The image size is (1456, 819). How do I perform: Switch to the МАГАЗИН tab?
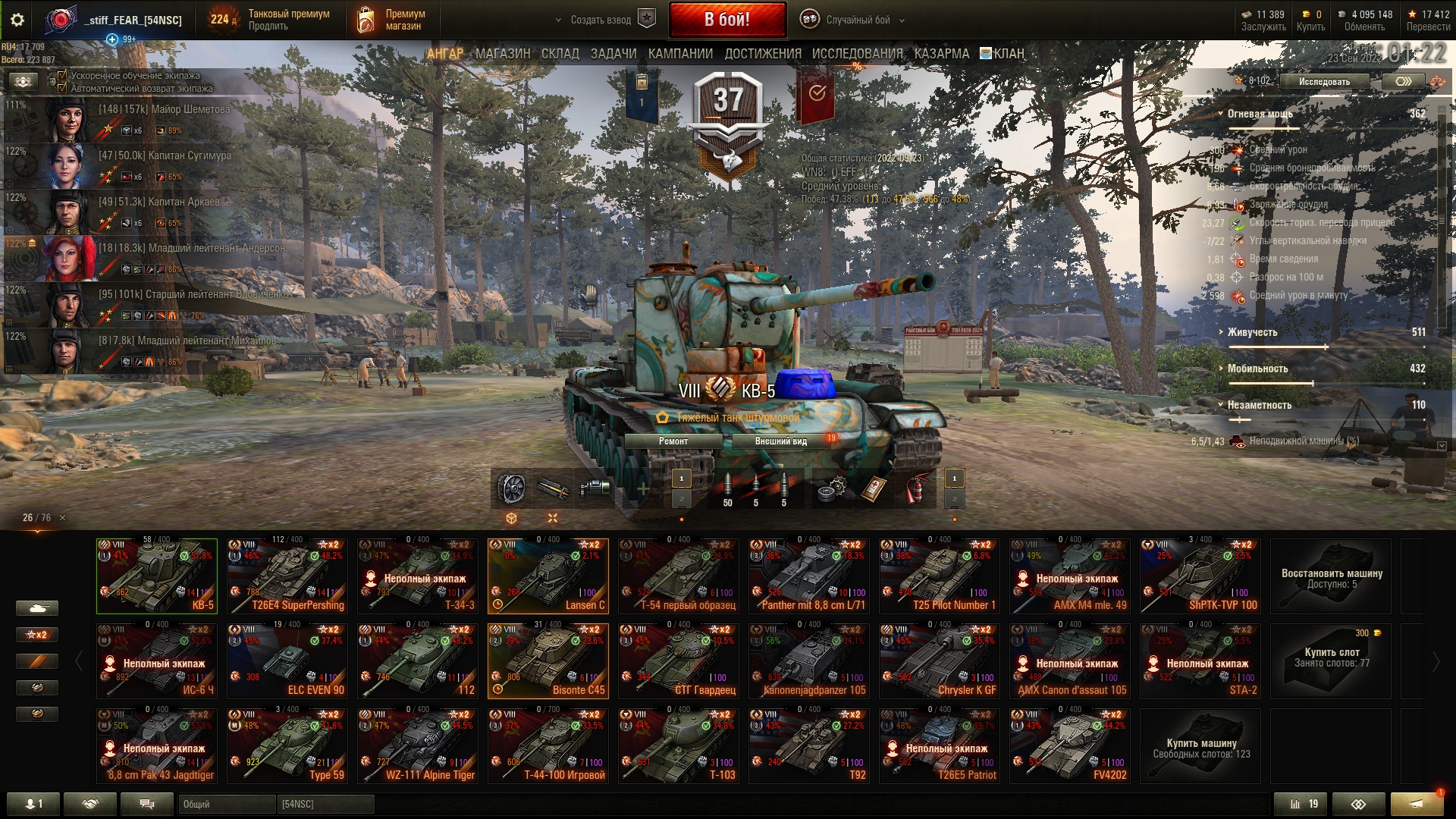click(502, 54)
